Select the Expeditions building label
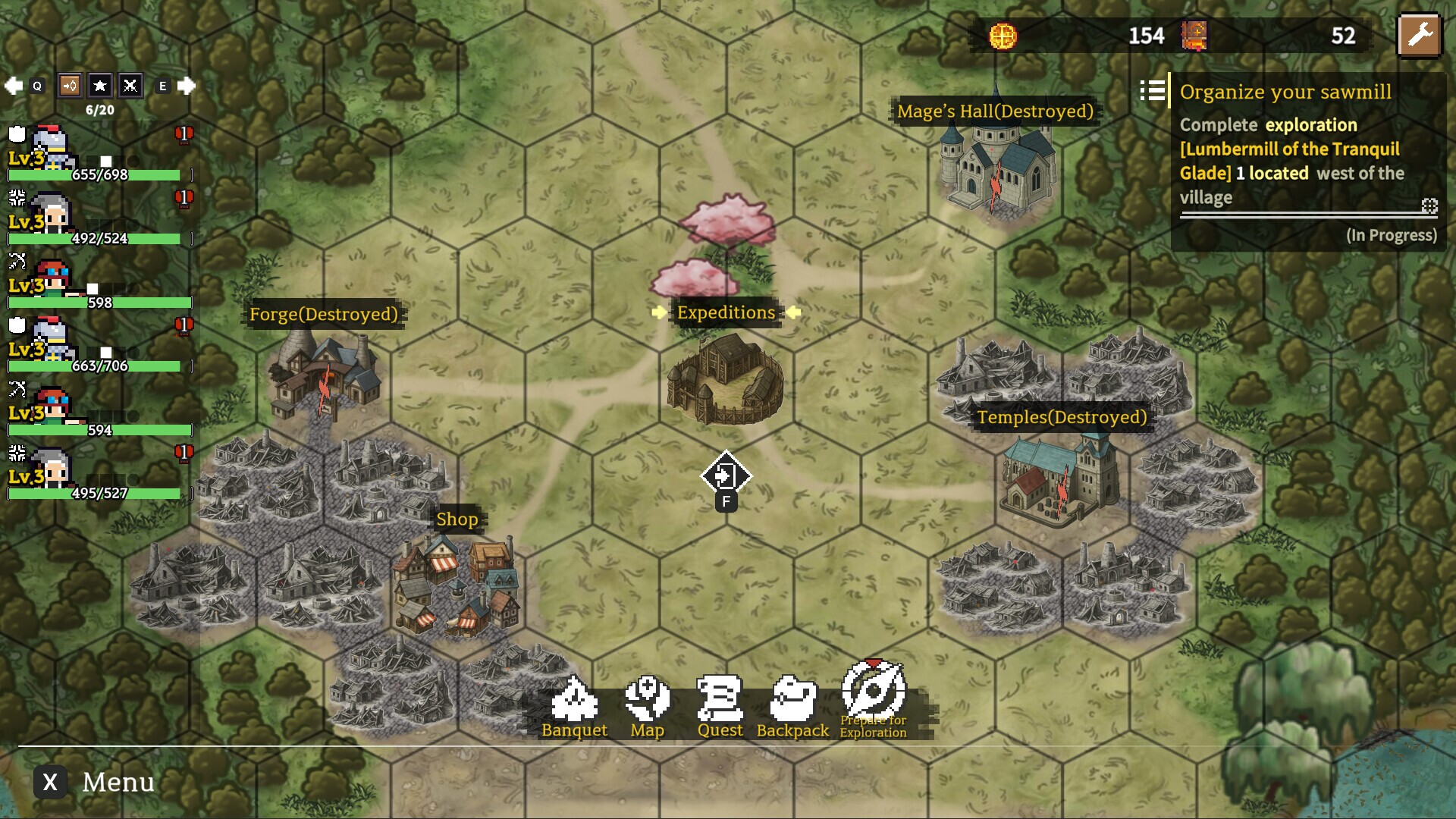The width and height of the screenshot is (1456, 819). (725, 312)
